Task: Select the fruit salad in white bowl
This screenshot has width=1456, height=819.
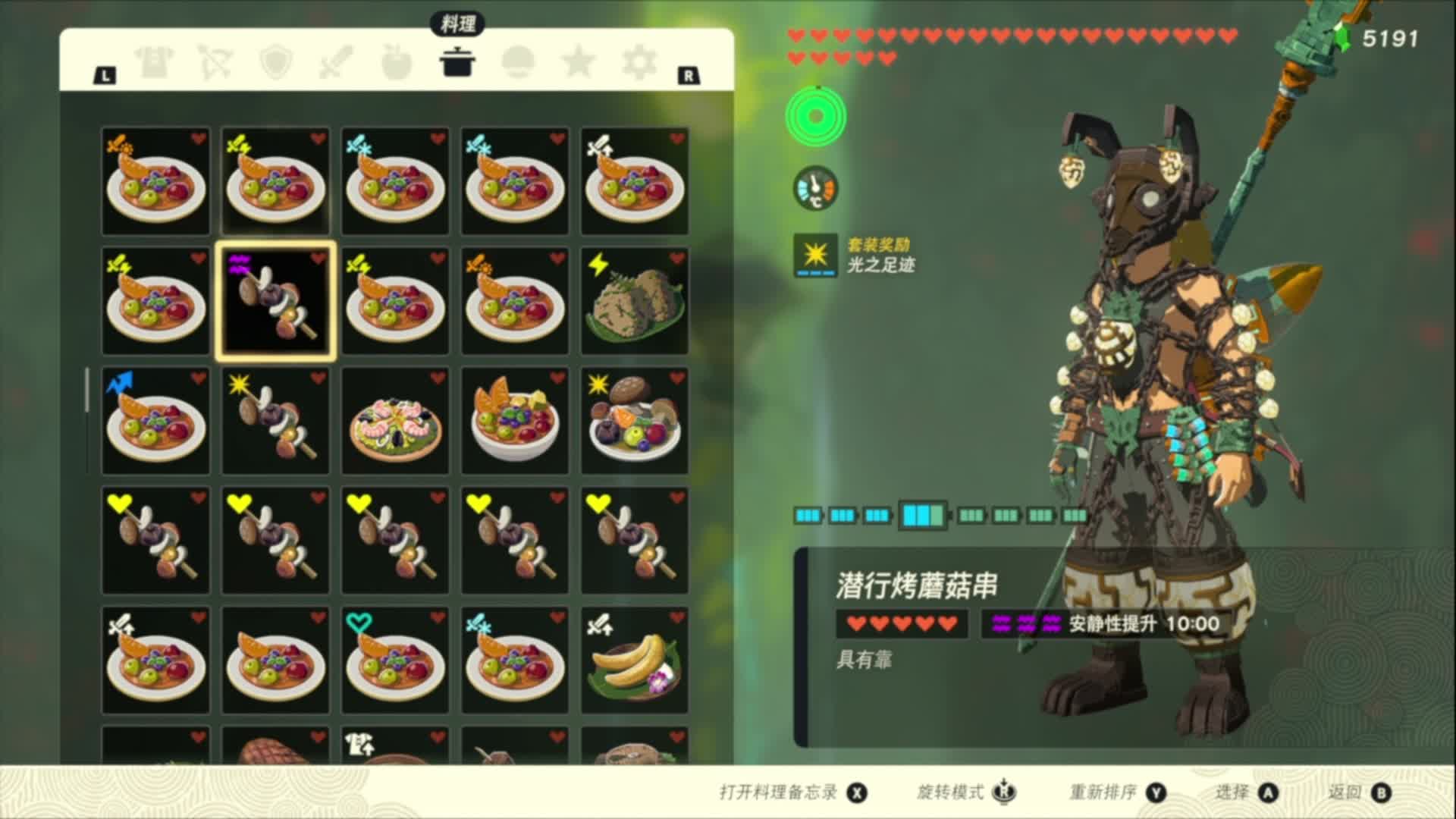Action: [515, 421]
